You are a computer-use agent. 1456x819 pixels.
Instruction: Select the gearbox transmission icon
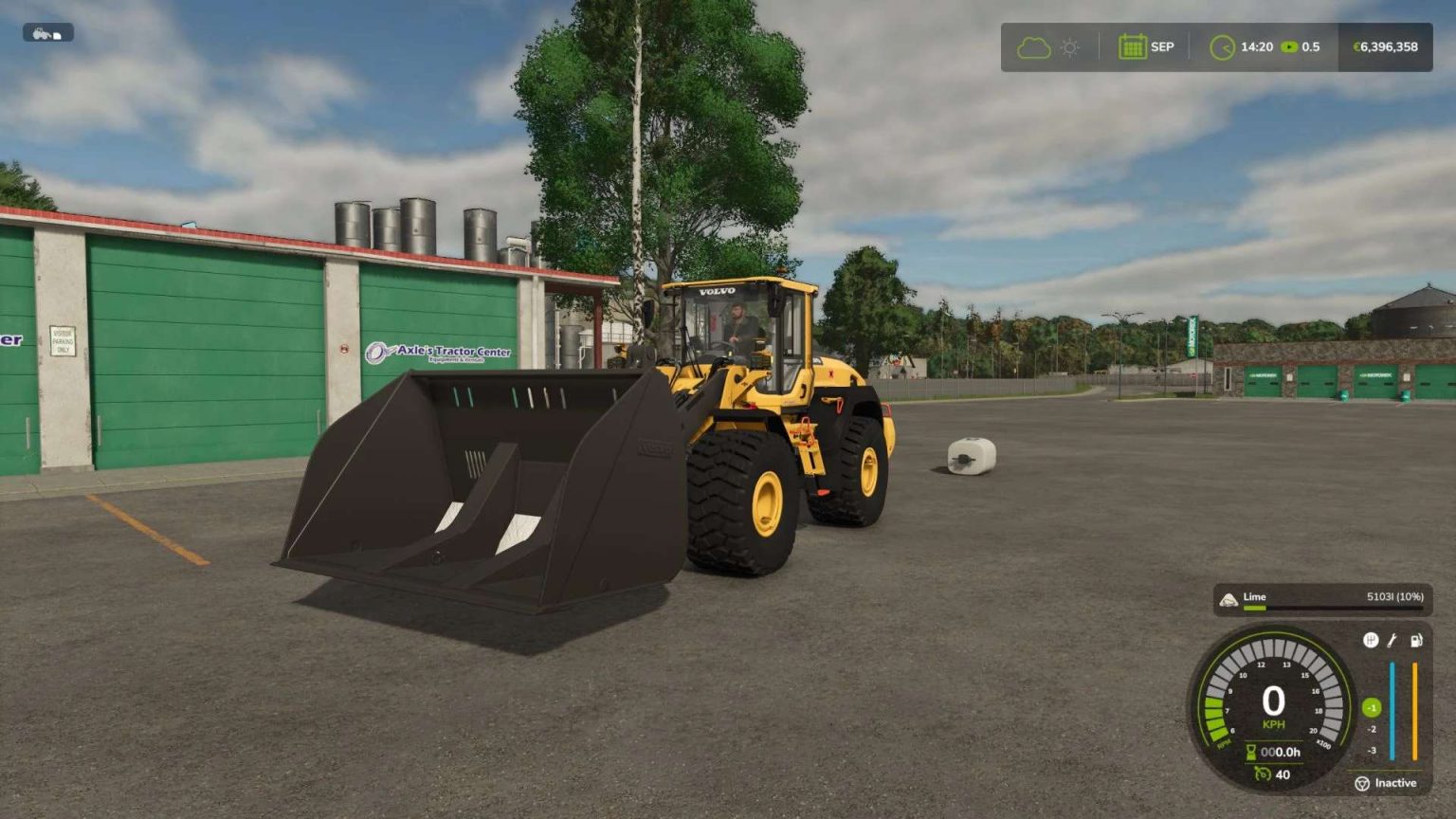point(1371,639)
